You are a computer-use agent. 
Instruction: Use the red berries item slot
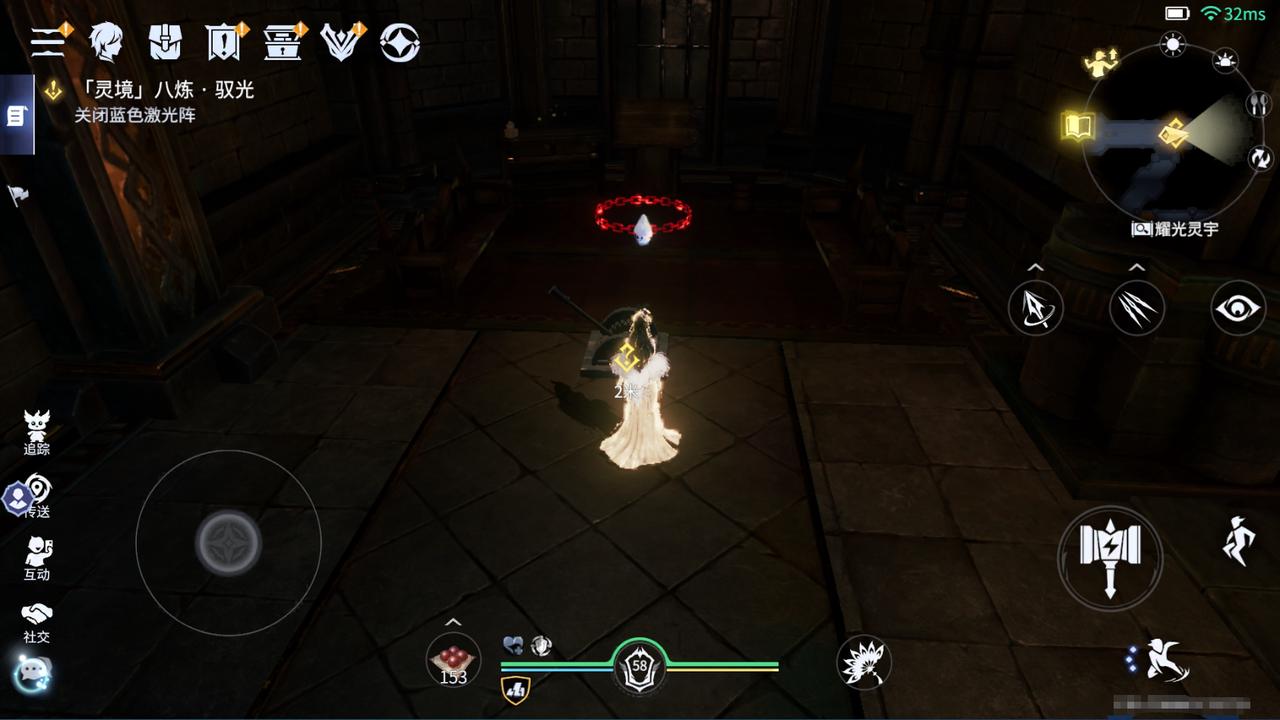[x=453, y=660]
